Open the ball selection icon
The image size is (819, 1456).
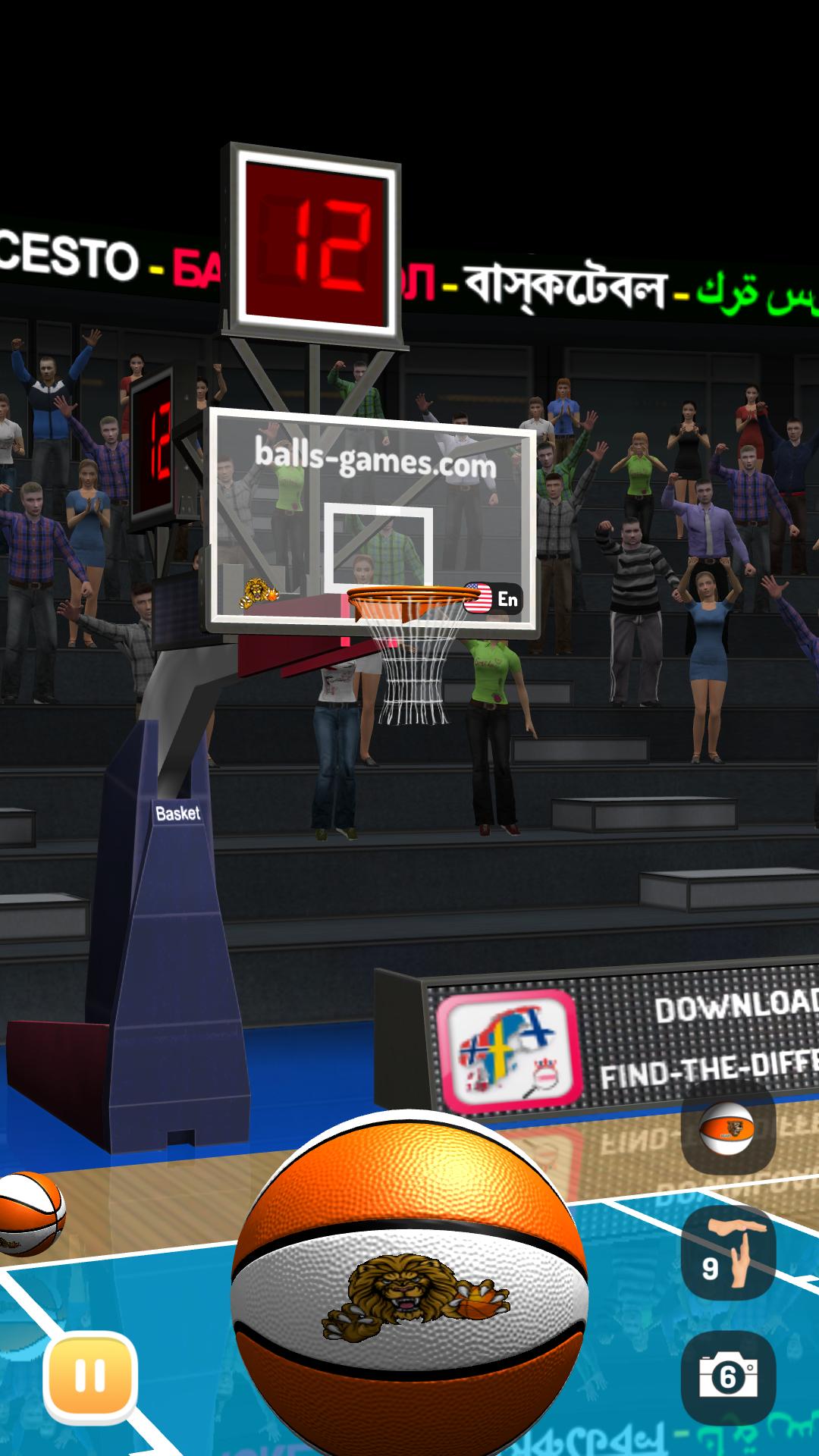[x=727, y=1127]
